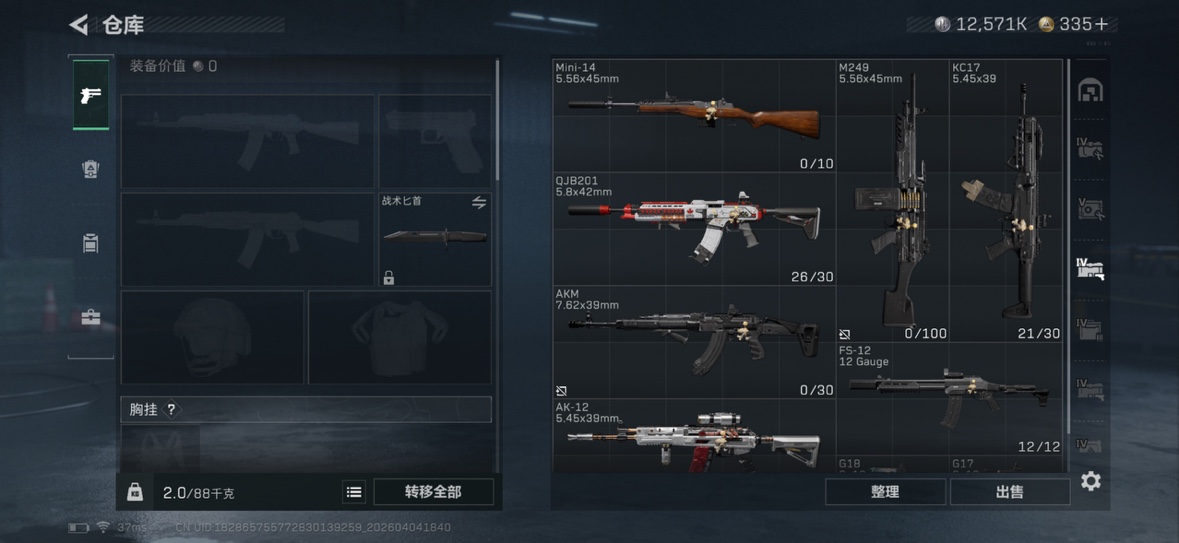This screenshot has height=543, width=1179.
Task: Choose the QJB201 red-white machine gun
Action: tap(694, 229)
